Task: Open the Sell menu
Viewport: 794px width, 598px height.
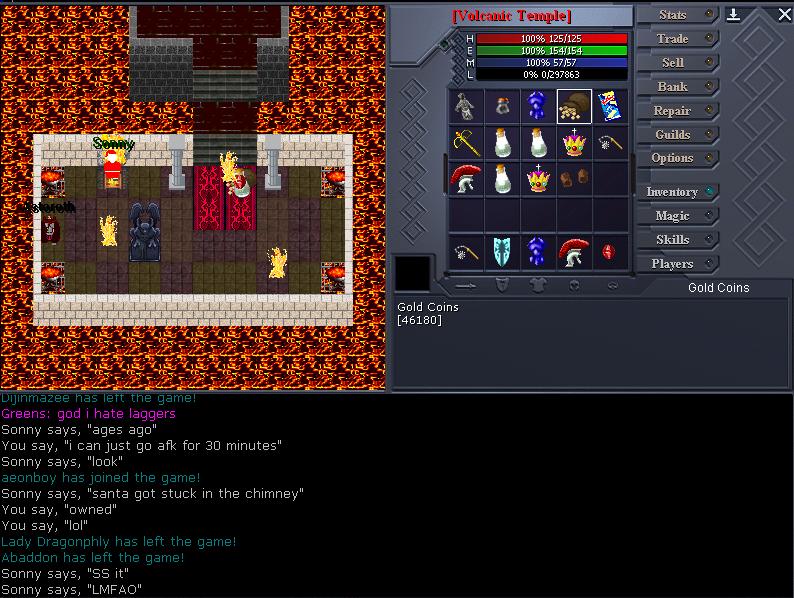Action: (673, 63)
